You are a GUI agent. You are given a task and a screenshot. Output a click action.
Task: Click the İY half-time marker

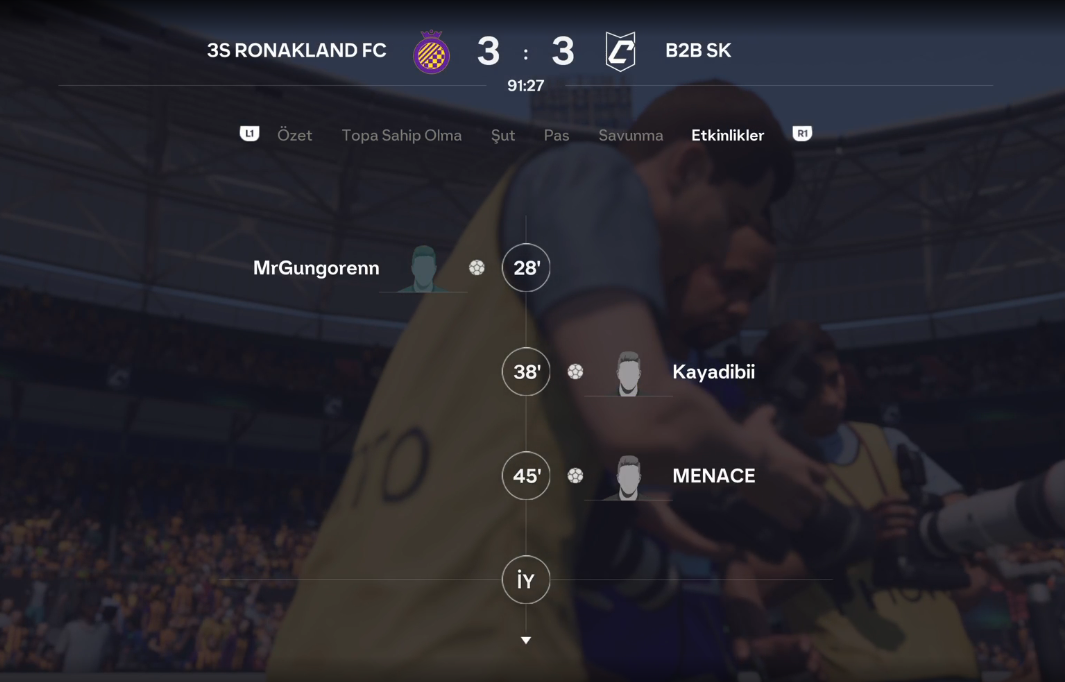(x=526, y=580)
